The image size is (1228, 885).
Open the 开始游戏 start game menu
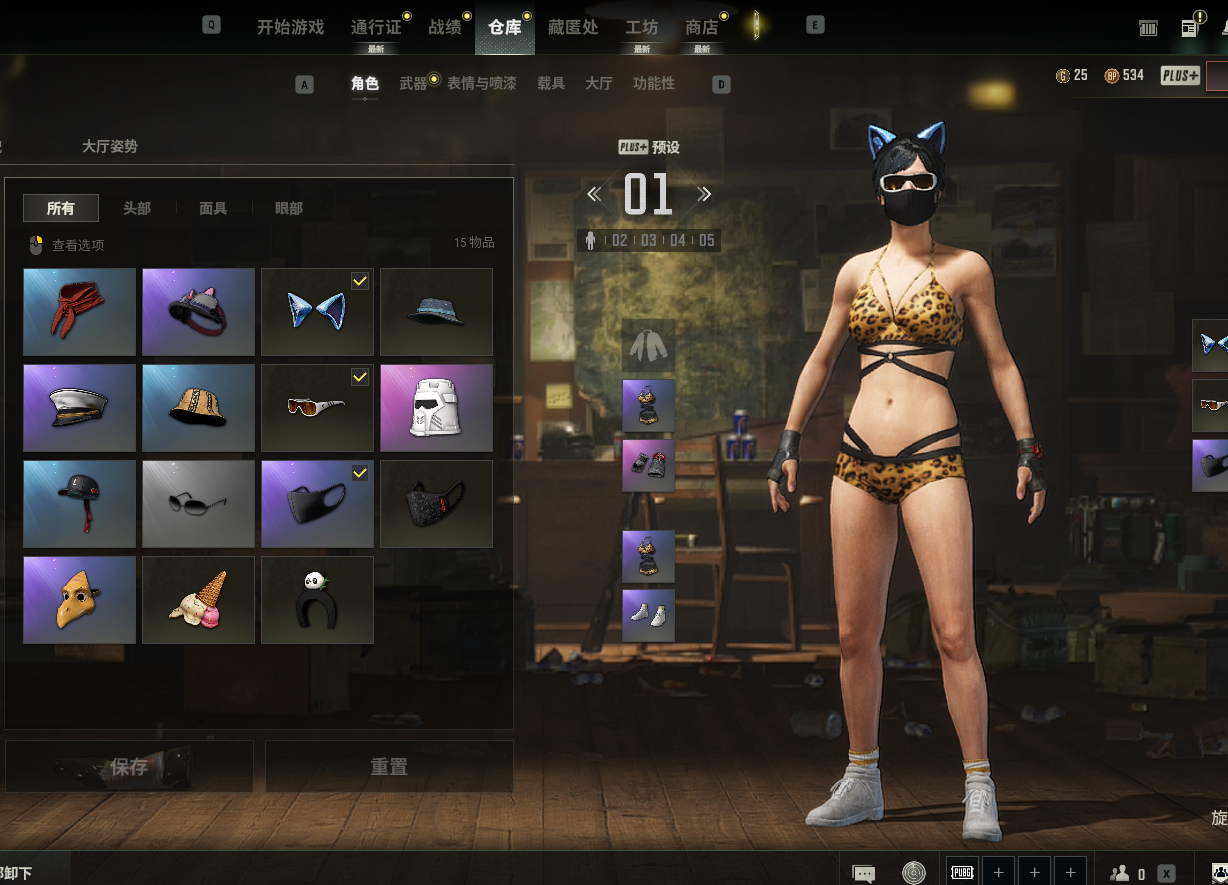click(290, 27)
